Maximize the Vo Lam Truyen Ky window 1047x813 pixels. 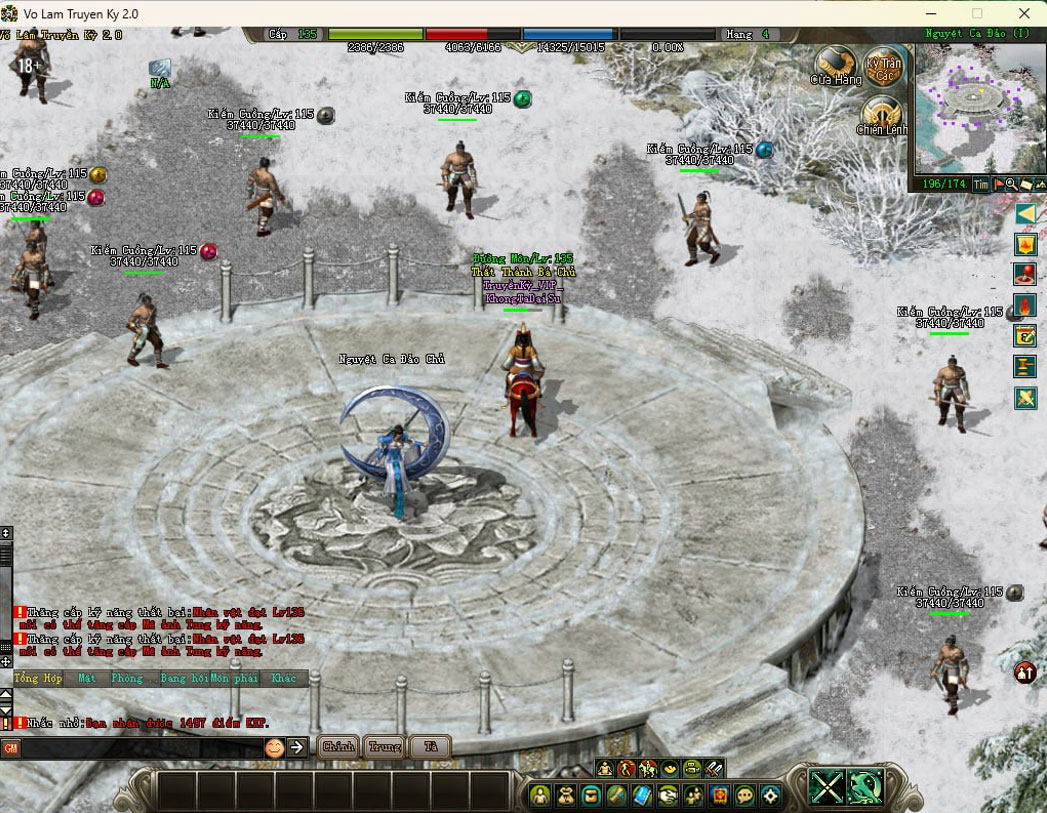point(977,14)
